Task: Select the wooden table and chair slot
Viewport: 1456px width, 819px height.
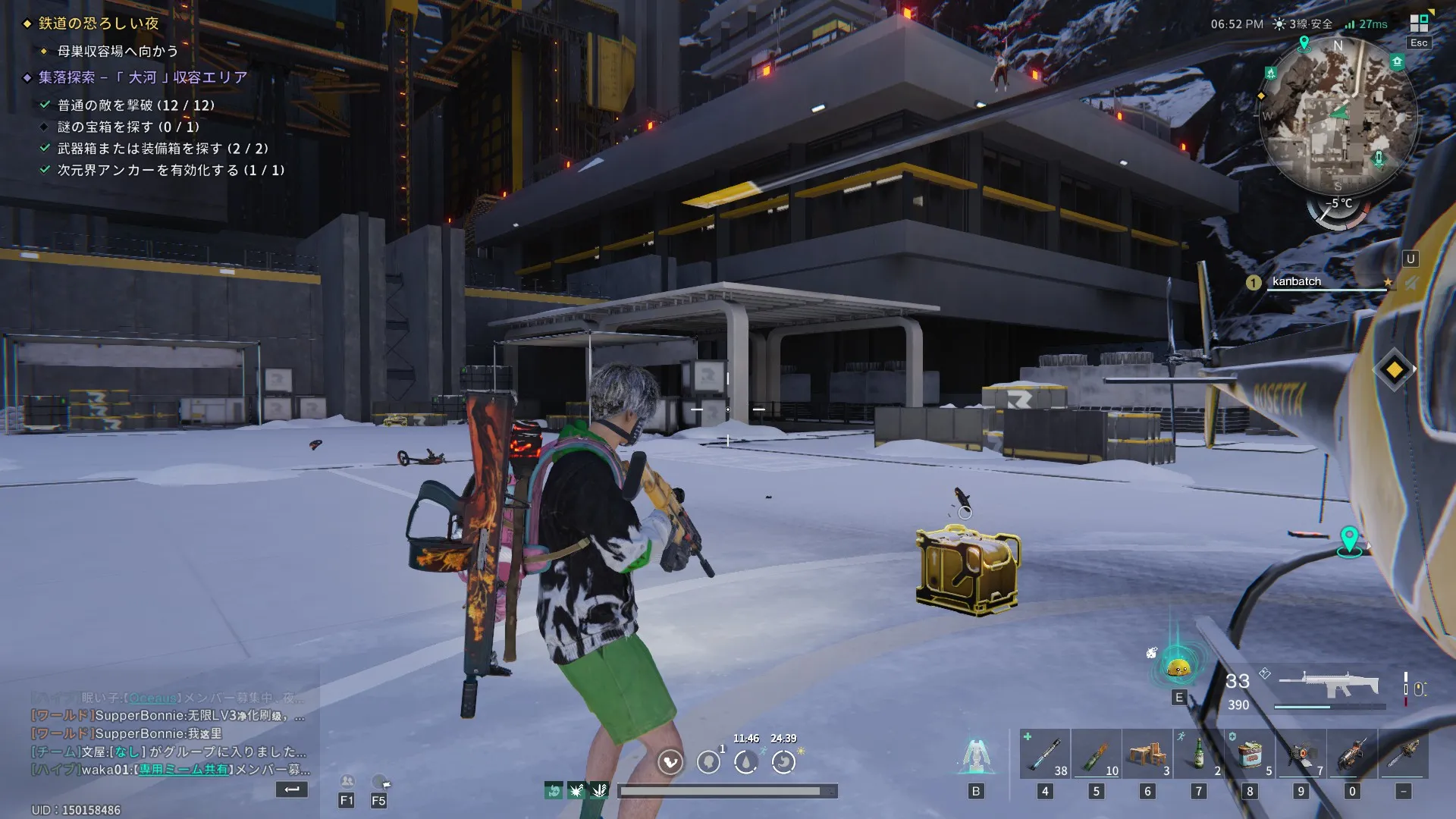Action: coord(1147,754)
